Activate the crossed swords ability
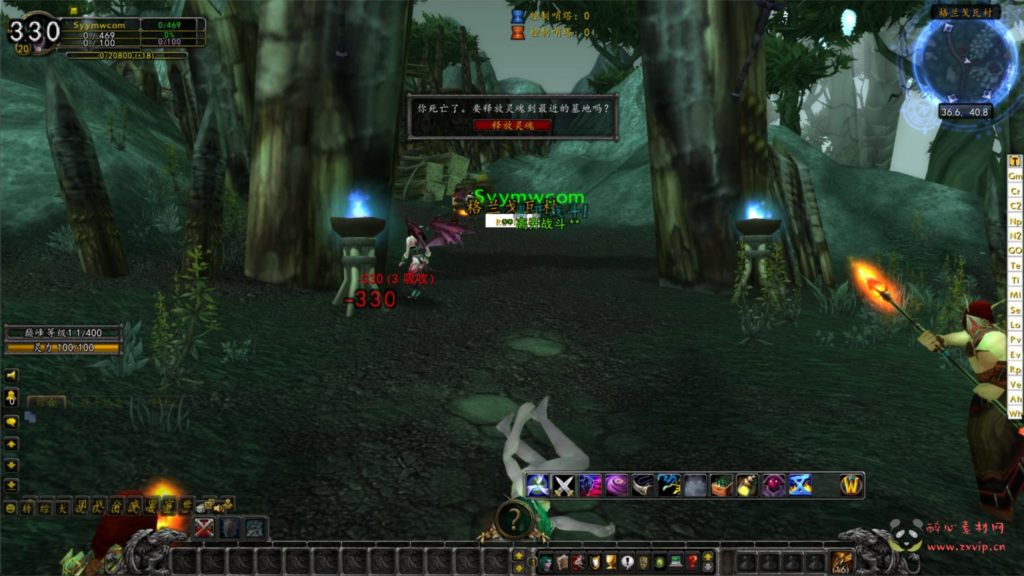Screen dimensions: 1024x576 click(564, 485)
